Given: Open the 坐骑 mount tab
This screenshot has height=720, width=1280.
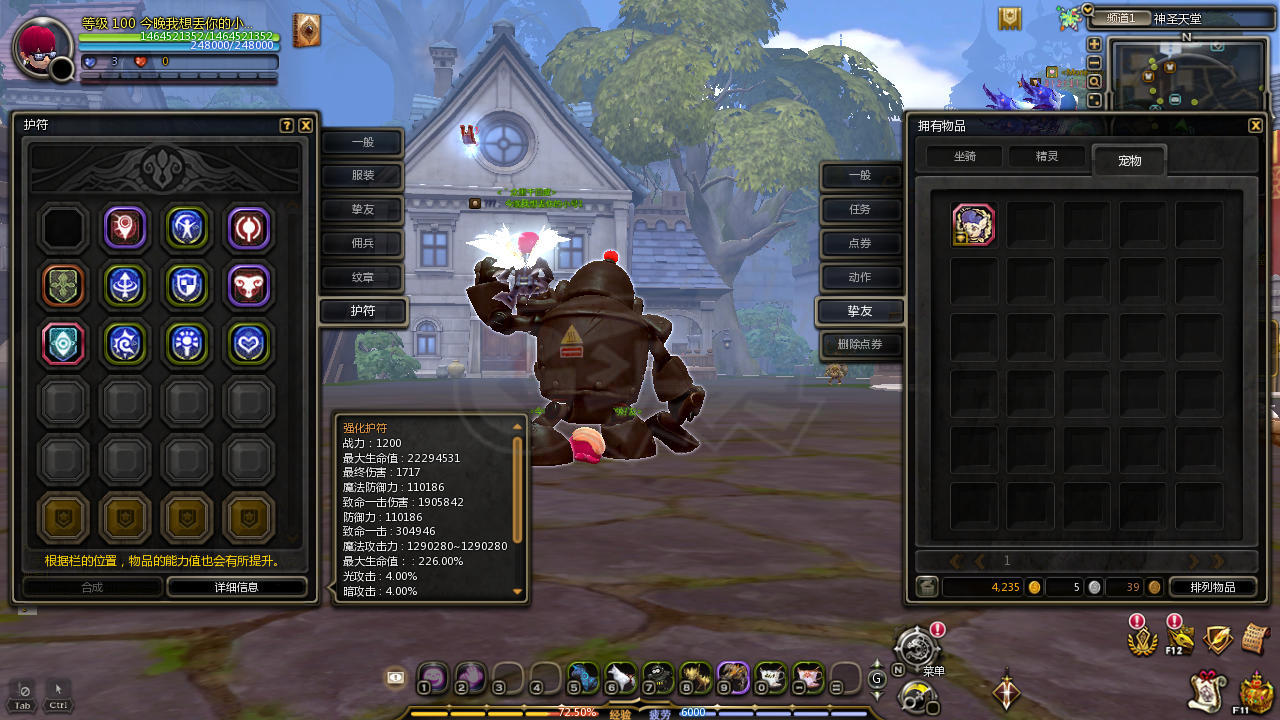Looking at the screenshot, I should tap(964, 157).
